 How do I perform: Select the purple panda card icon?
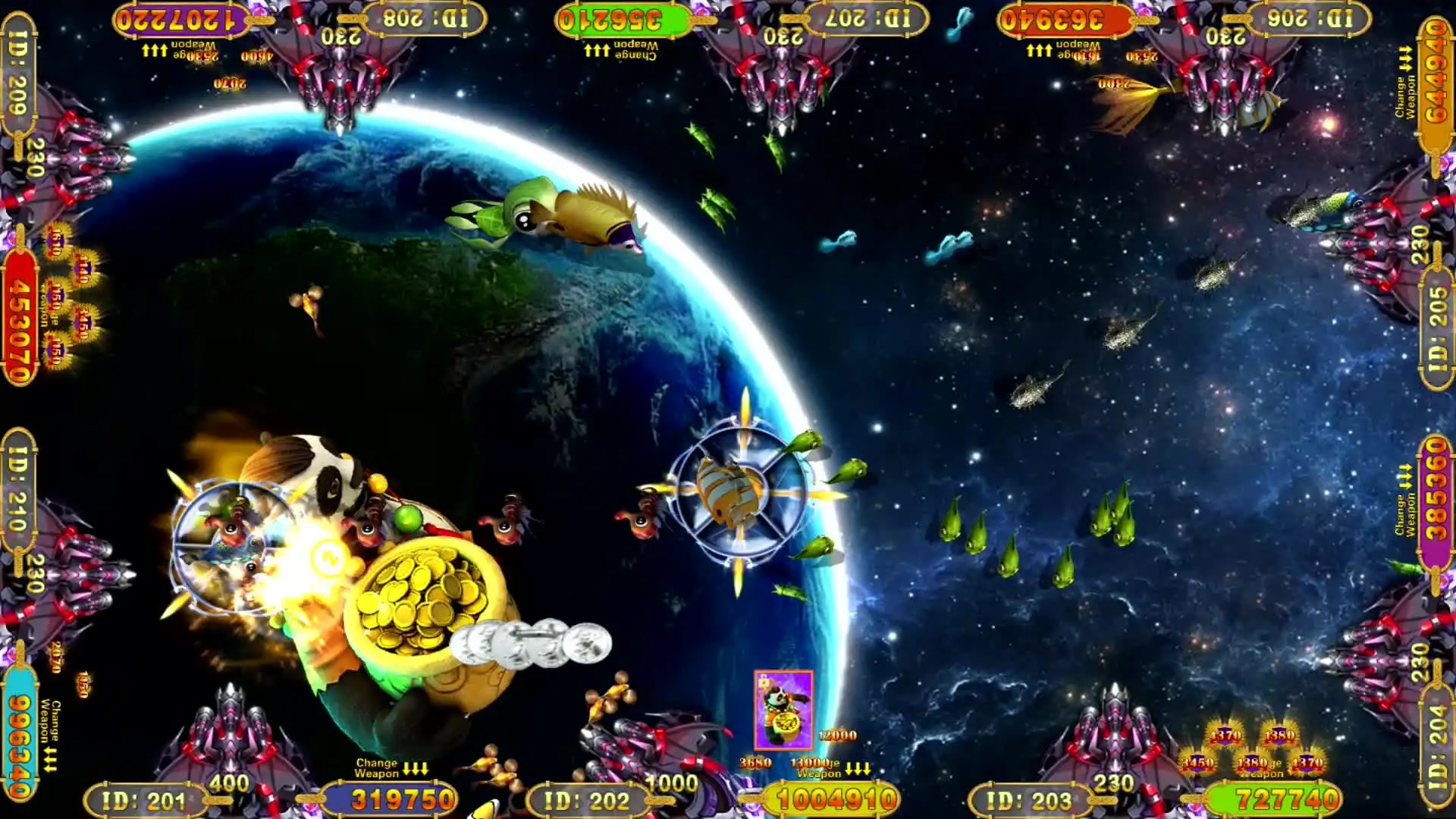[783, 710]
